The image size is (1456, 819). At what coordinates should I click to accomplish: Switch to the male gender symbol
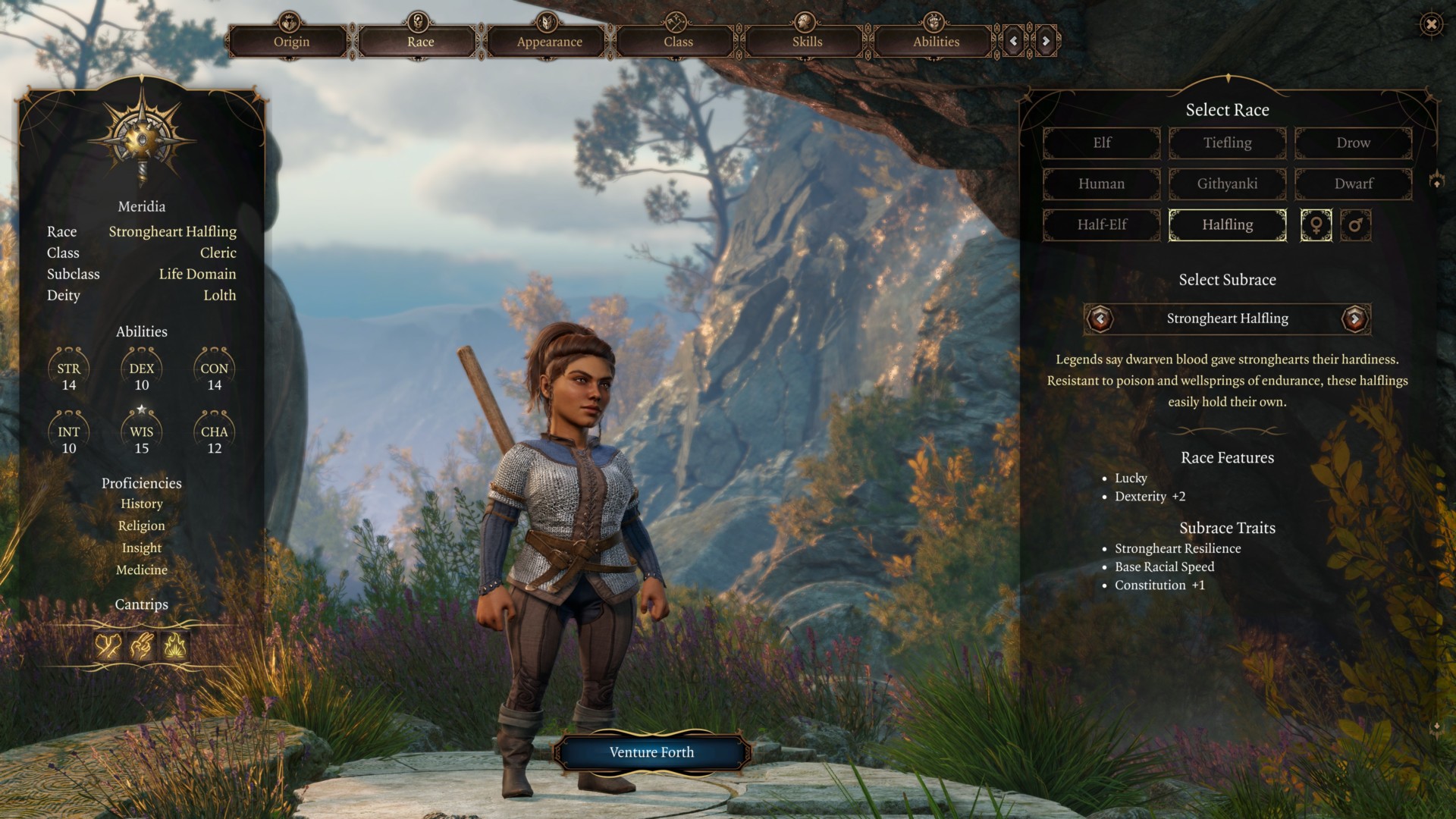1355,225
